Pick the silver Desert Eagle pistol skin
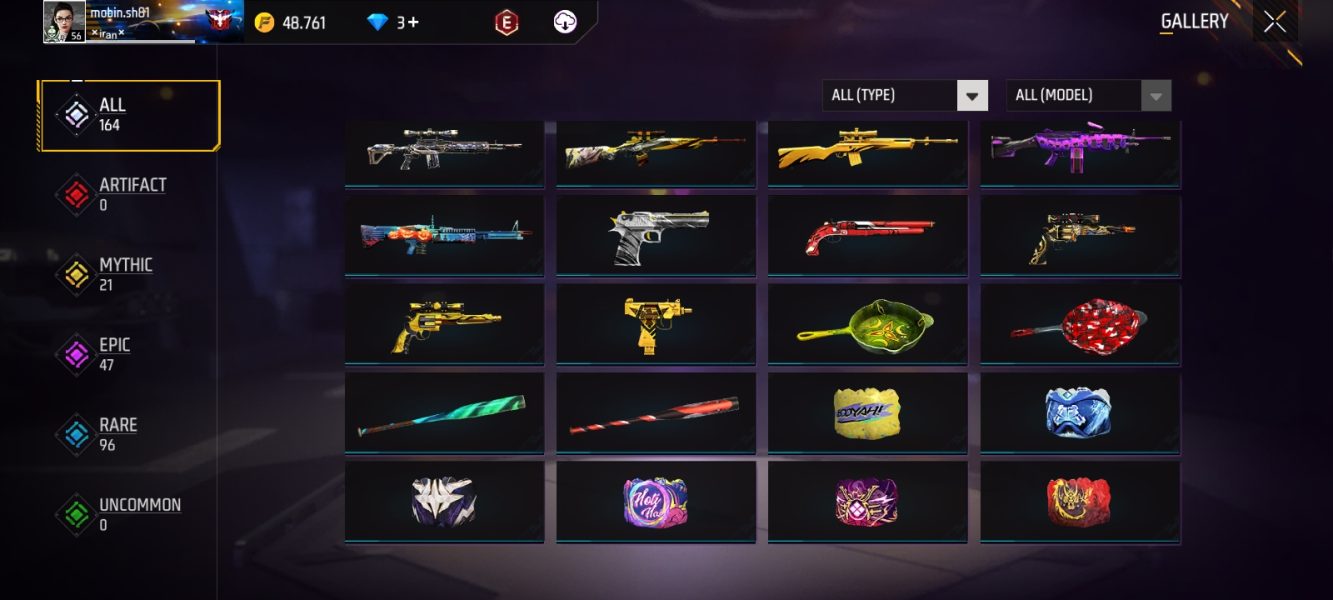 click(656, 236)
